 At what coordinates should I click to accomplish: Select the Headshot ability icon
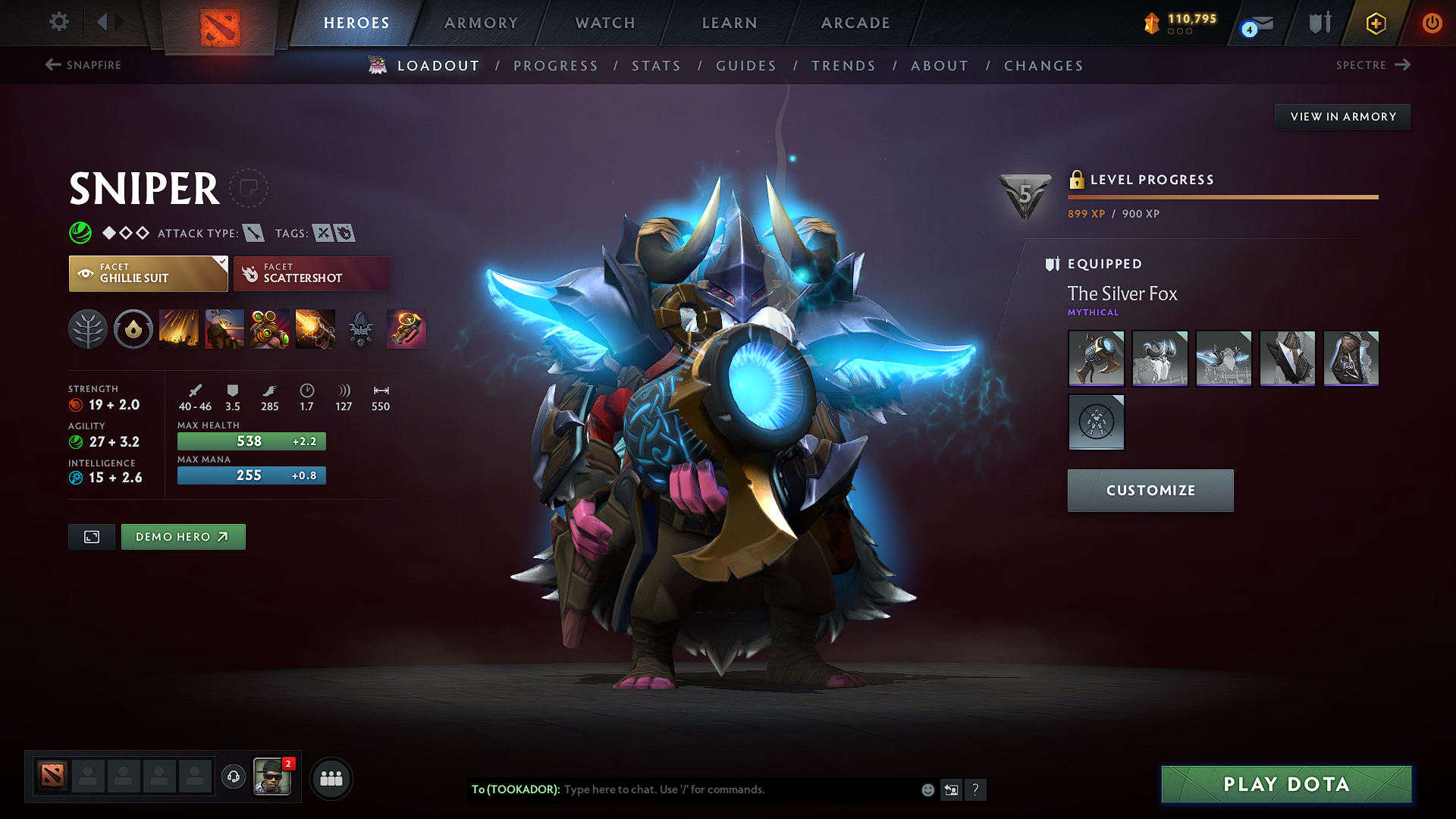[224, 328]
